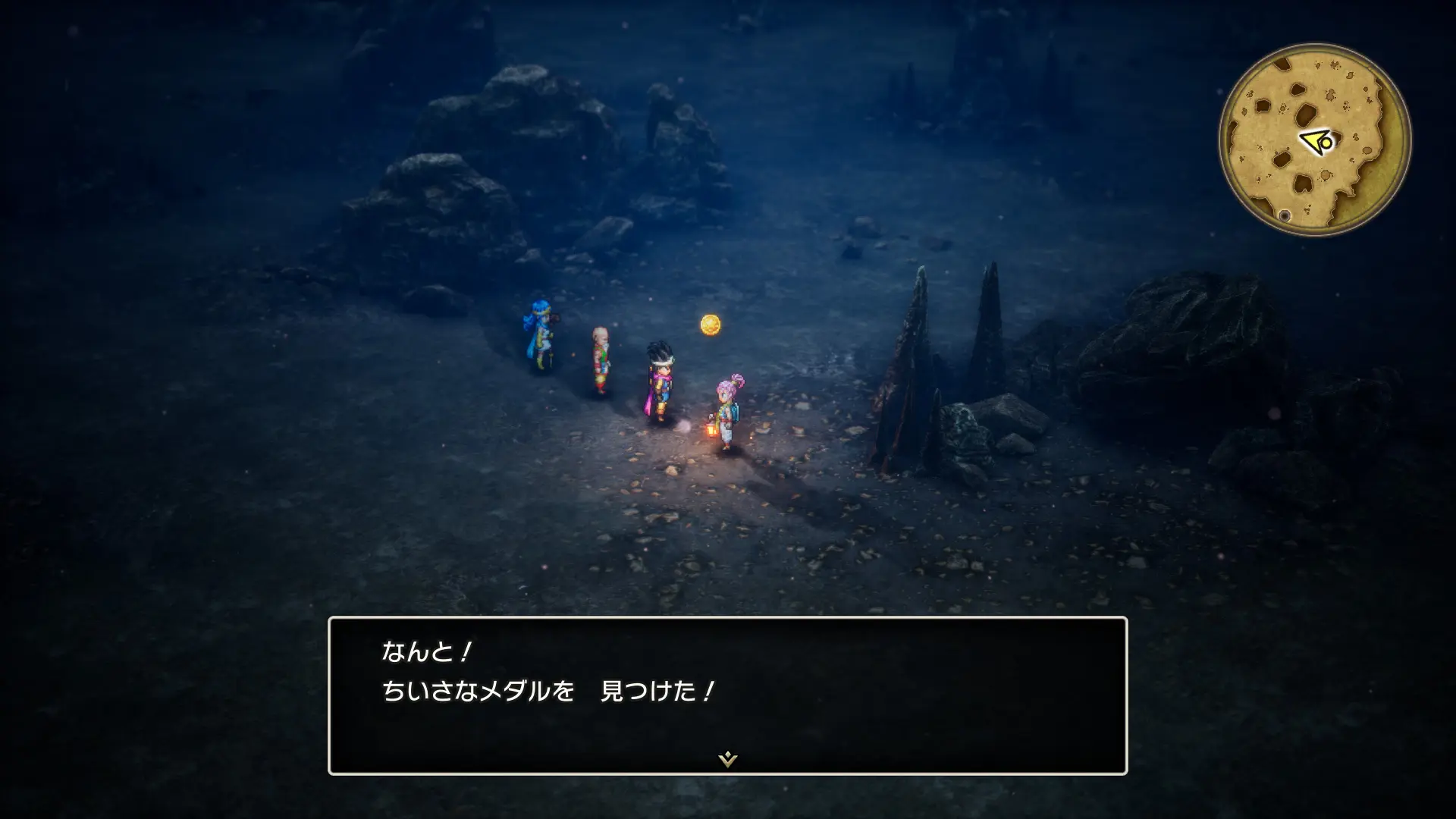
Task: Click the circular minimap
Action: pos(1315,140)
